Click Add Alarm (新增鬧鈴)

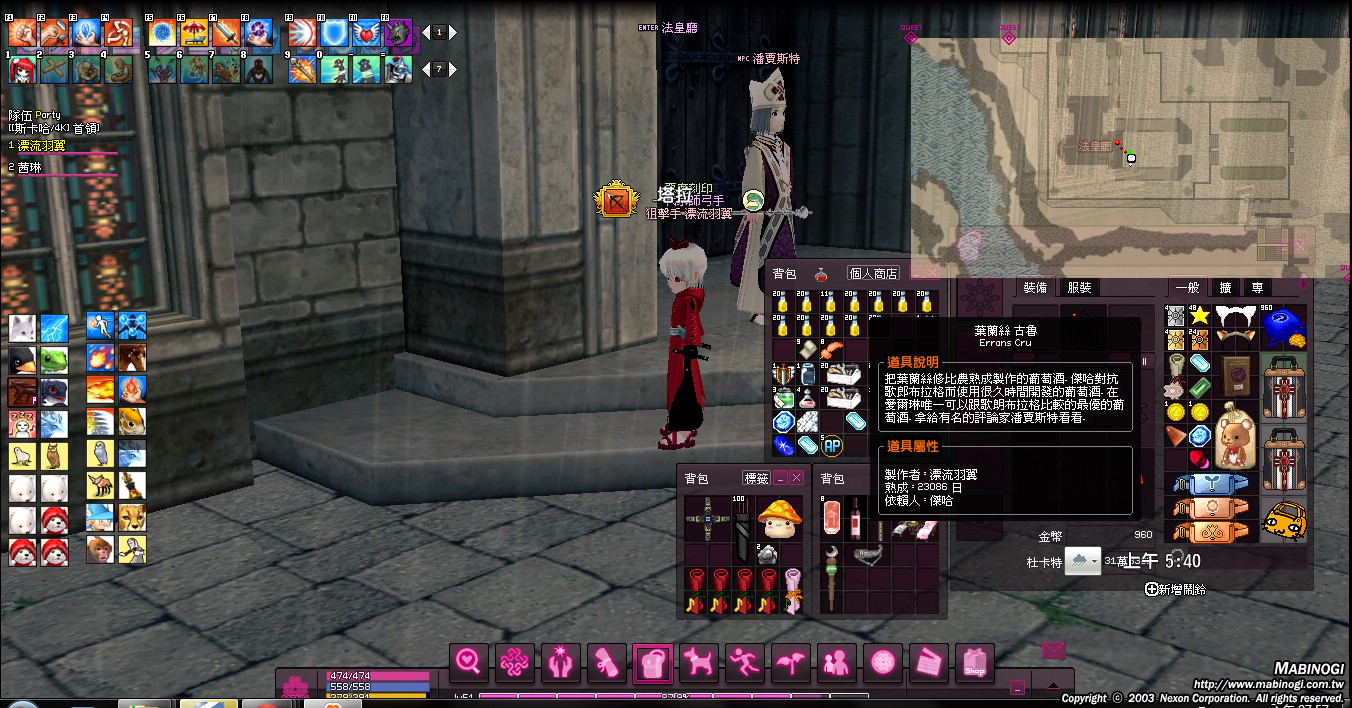coord(1176,590)
